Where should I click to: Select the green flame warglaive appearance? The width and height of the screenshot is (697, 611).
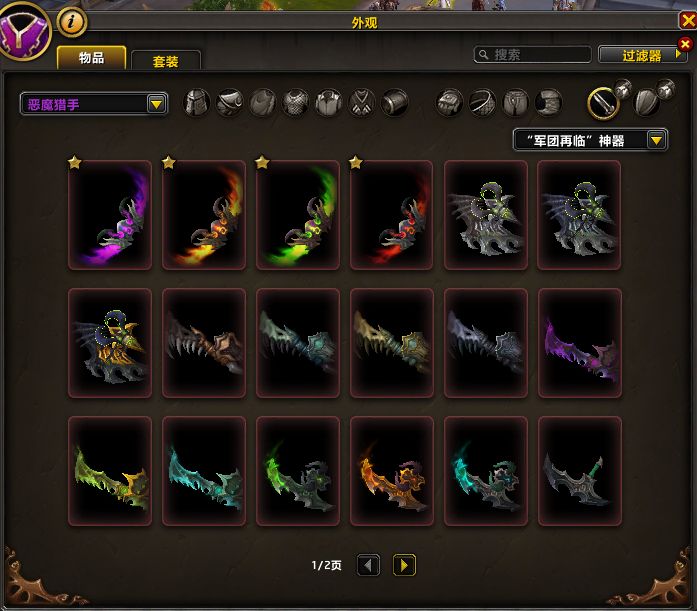(x=298, y=215)
